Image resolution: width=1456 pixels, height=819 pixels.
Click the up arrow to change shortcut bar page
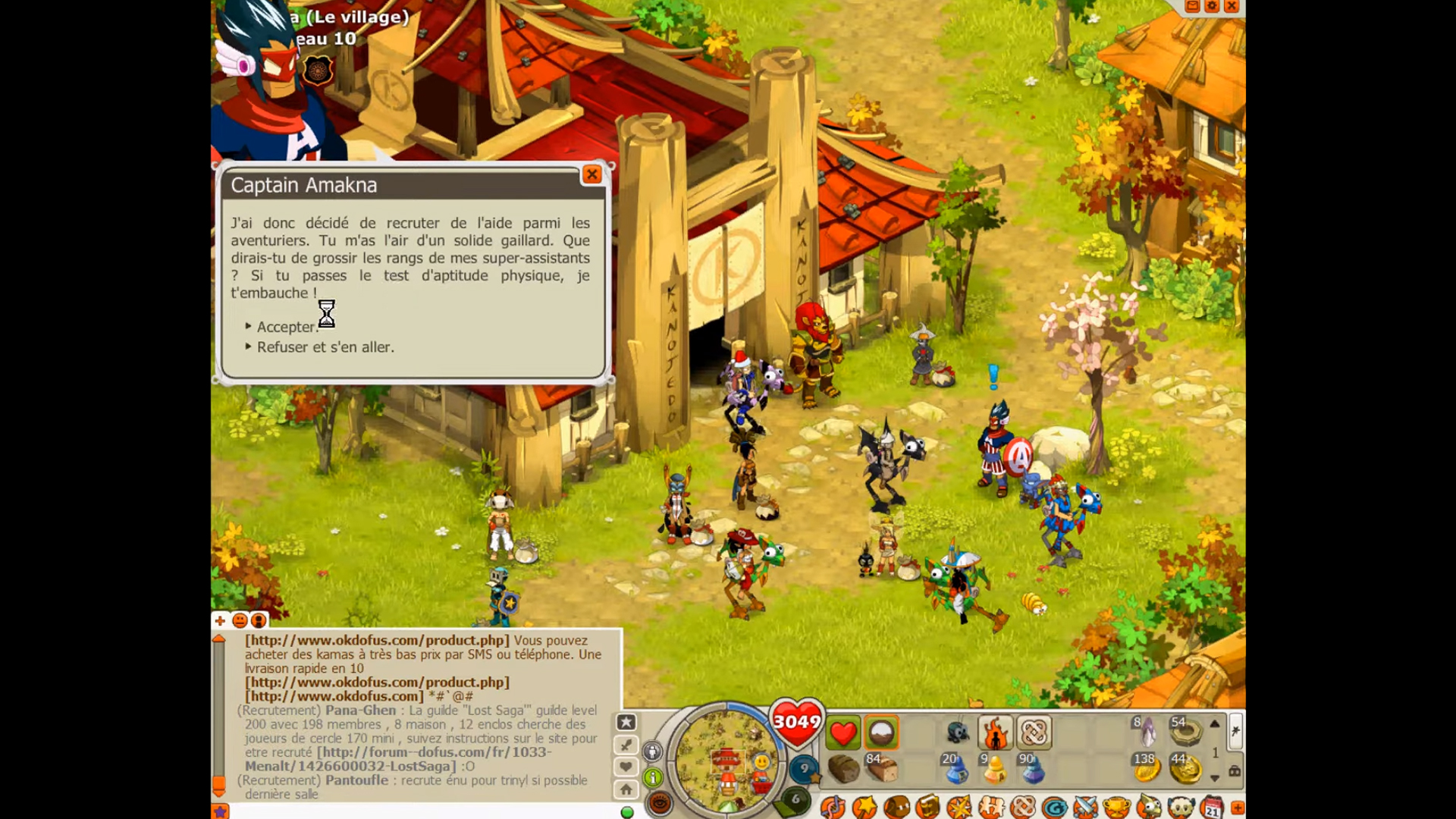point(1215,723)
